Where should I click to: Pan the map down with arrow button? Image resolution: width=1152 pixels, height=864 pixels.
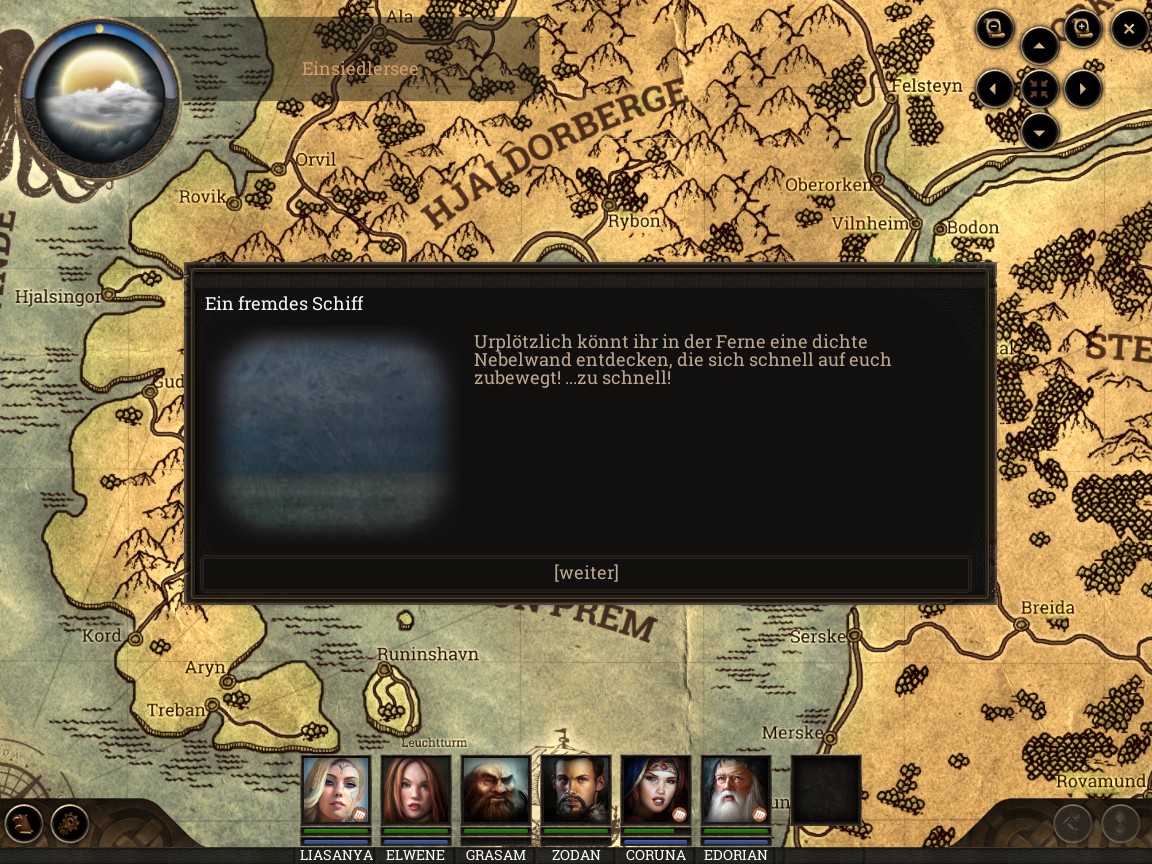pos(1040,132)
